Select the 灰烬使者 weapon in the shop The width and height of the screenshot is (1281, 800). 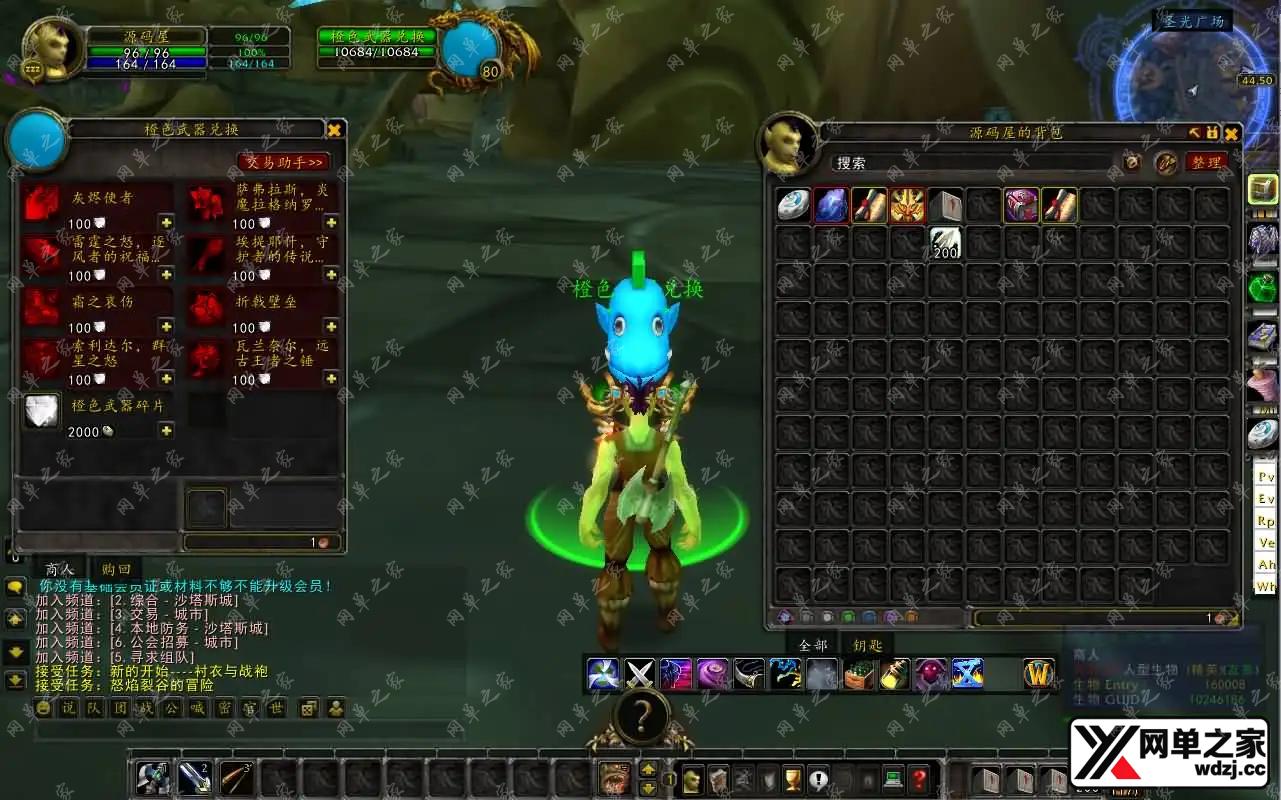[42, 203]
